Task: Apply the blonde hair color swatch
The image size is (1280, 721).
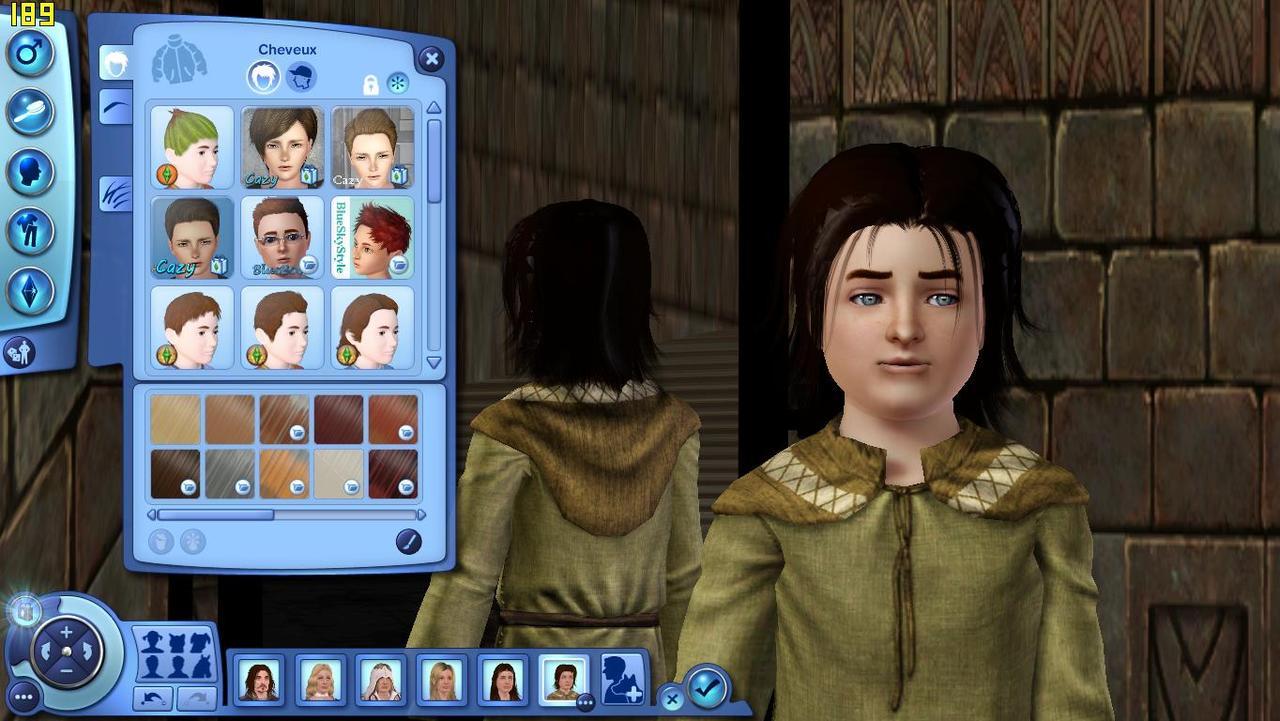Action: [x=175, y=419]
